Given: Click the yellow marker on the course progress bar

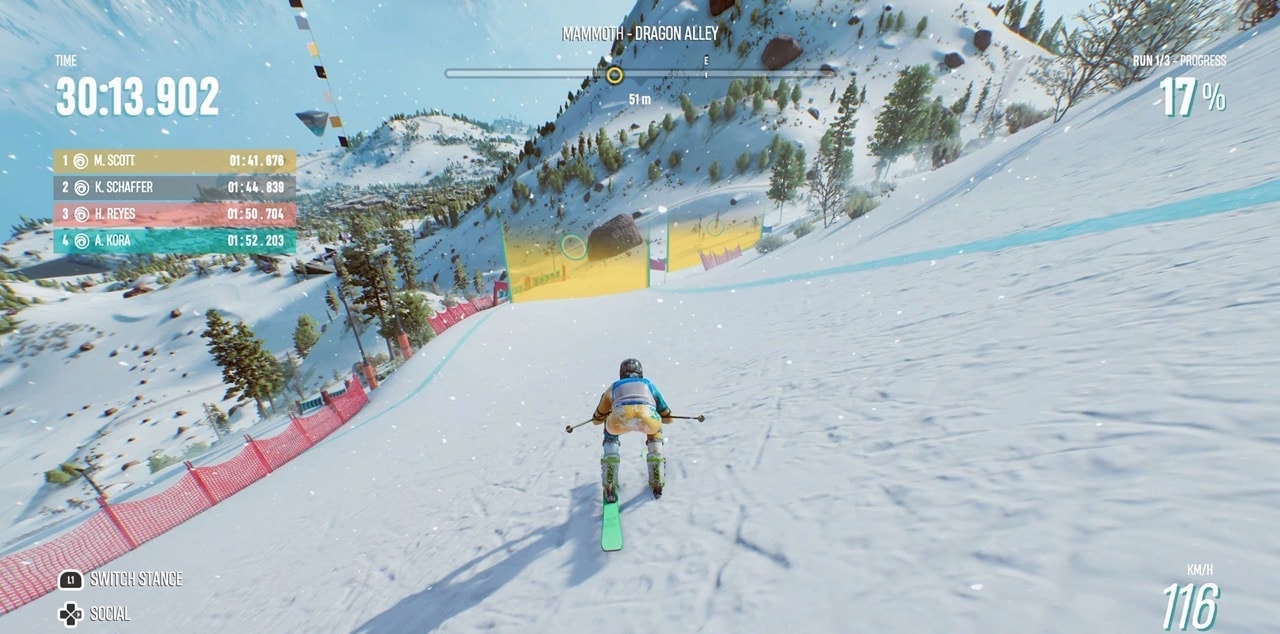Looking at the screenshot, I should (x=614, y=74).
